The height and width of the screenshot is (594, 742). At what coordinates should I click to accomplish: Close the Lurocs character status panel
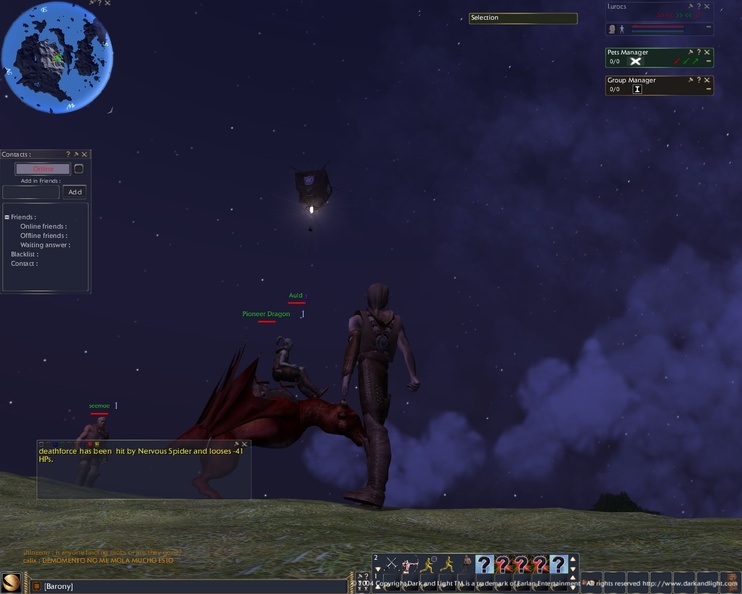click(708, 6)
